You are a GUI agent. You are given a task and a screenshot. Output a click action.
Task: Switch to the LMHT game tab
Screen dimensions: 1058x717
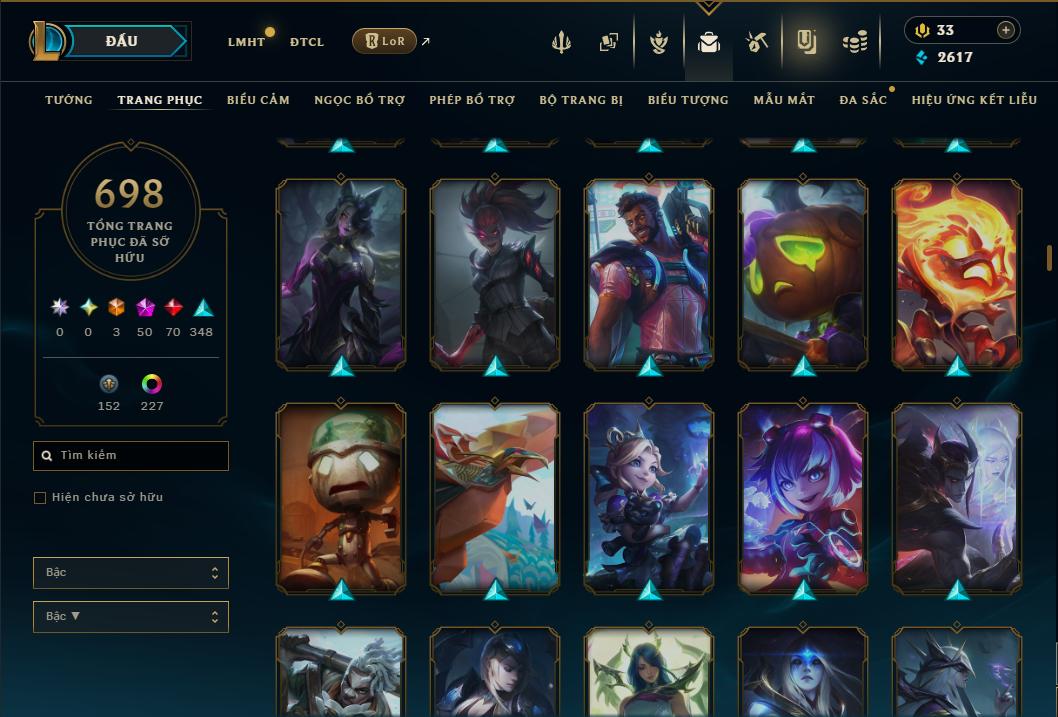(246, 42)
